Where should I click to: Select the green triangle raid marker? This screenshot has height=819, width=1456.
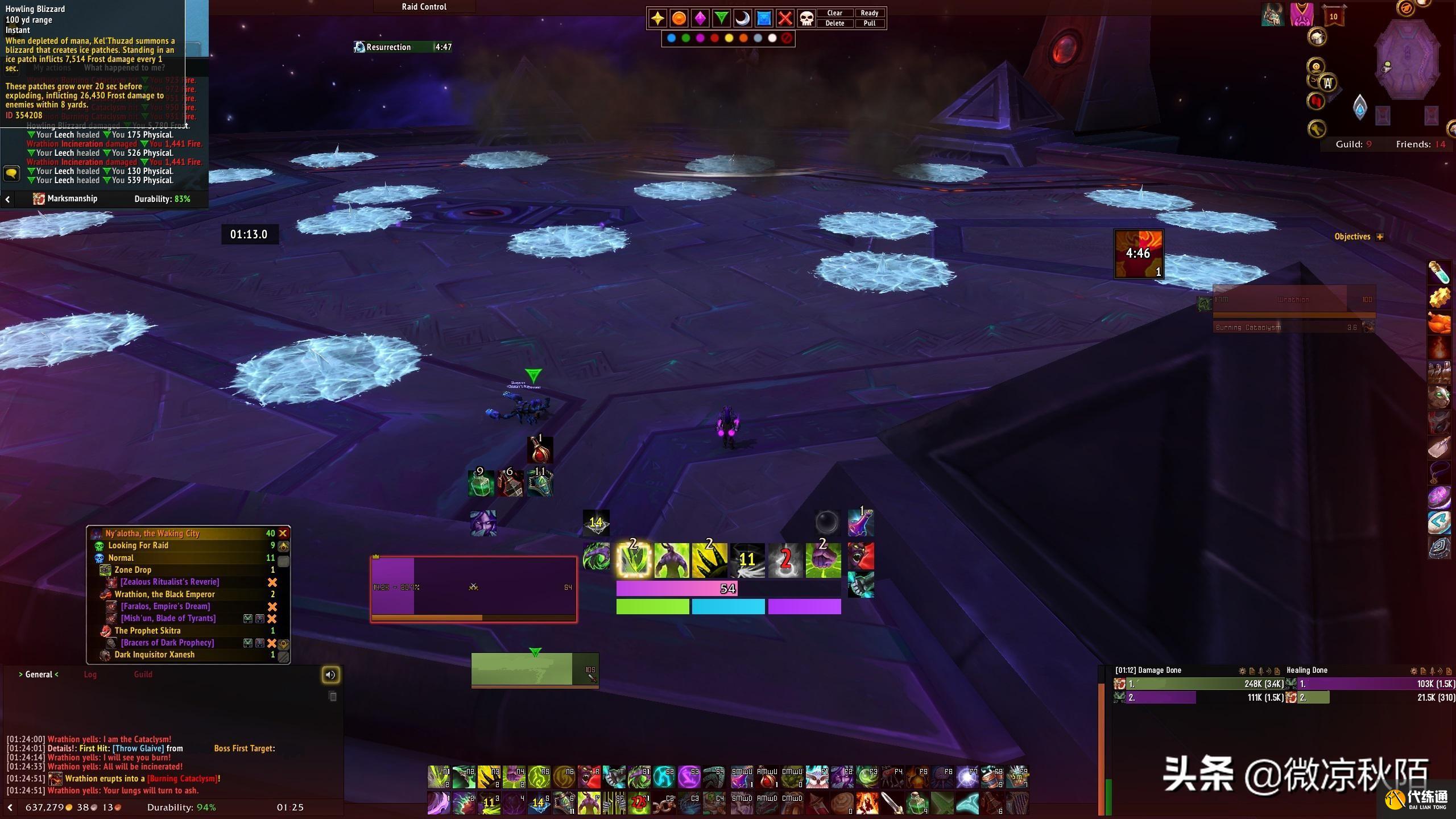(721, 18)
